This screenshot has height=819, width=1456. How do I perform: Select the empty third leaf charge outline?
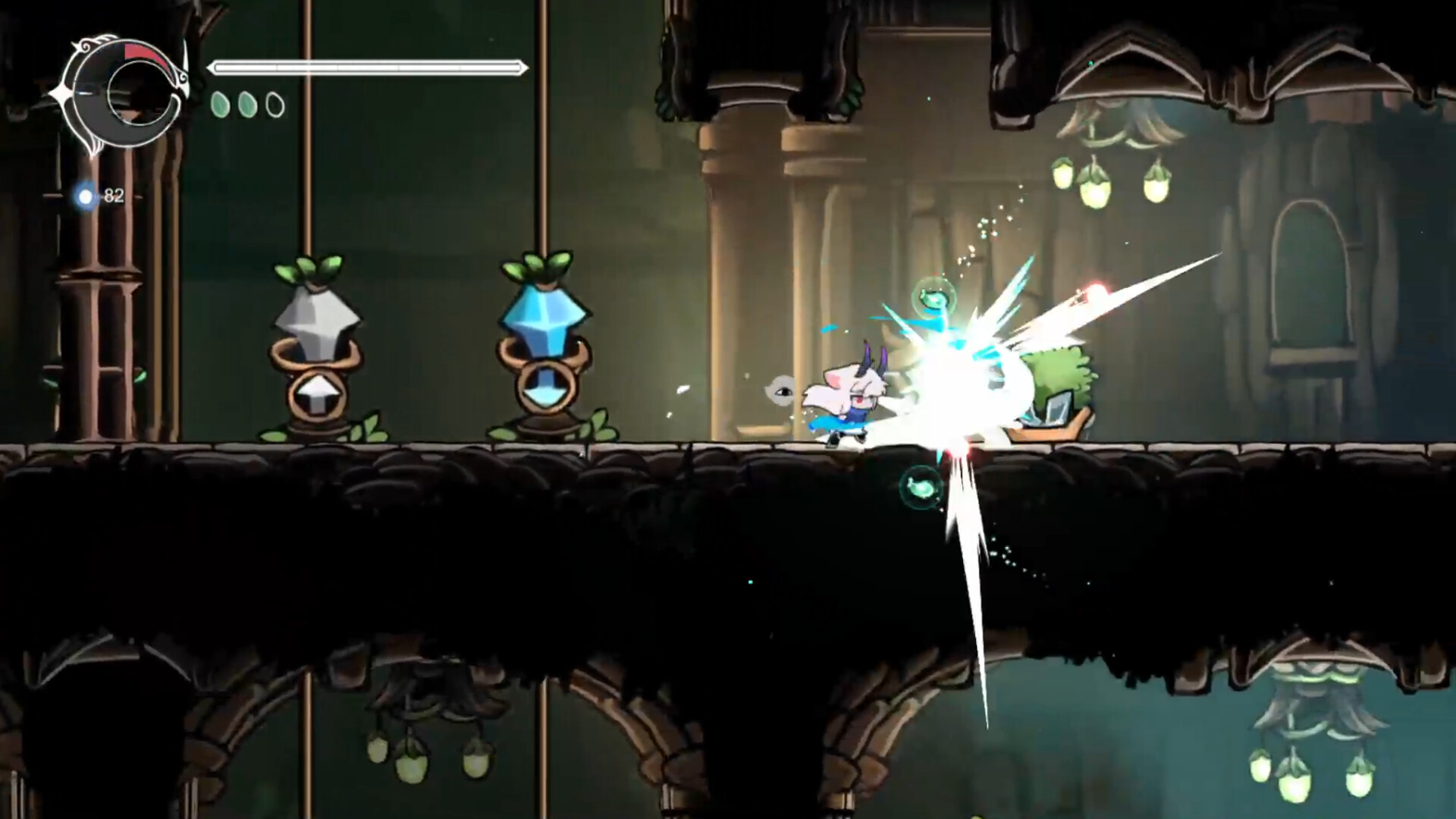pyautogui.click(x=274, y=104)
